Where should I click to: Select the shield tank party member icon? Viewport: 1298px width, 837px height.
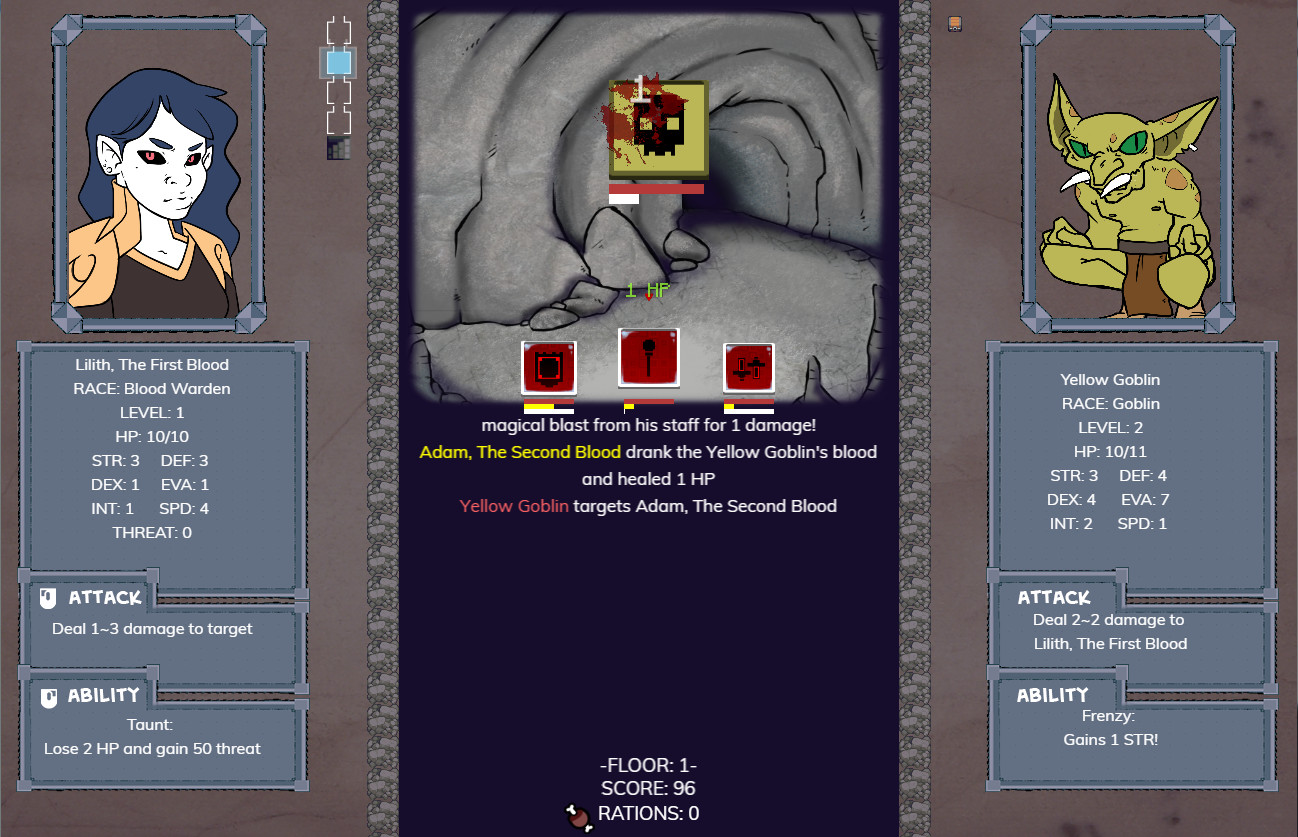tap(547, 368)
